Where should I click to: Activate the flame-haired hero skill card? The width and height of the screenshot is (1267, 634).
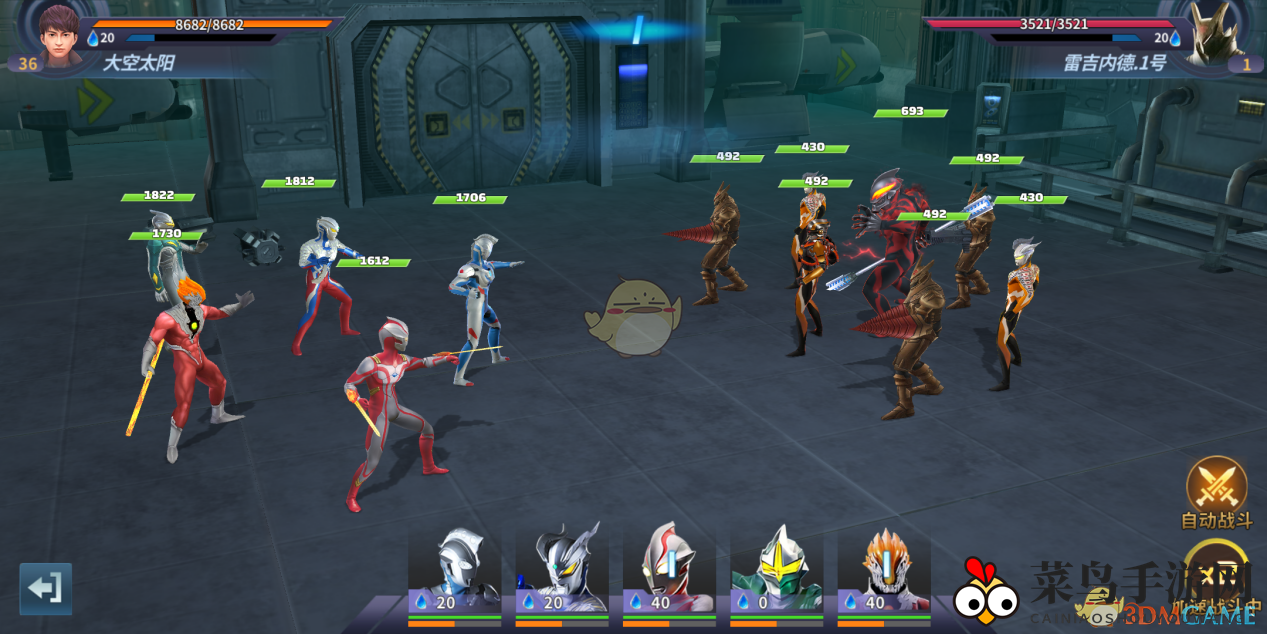click(x=884, y=570)
